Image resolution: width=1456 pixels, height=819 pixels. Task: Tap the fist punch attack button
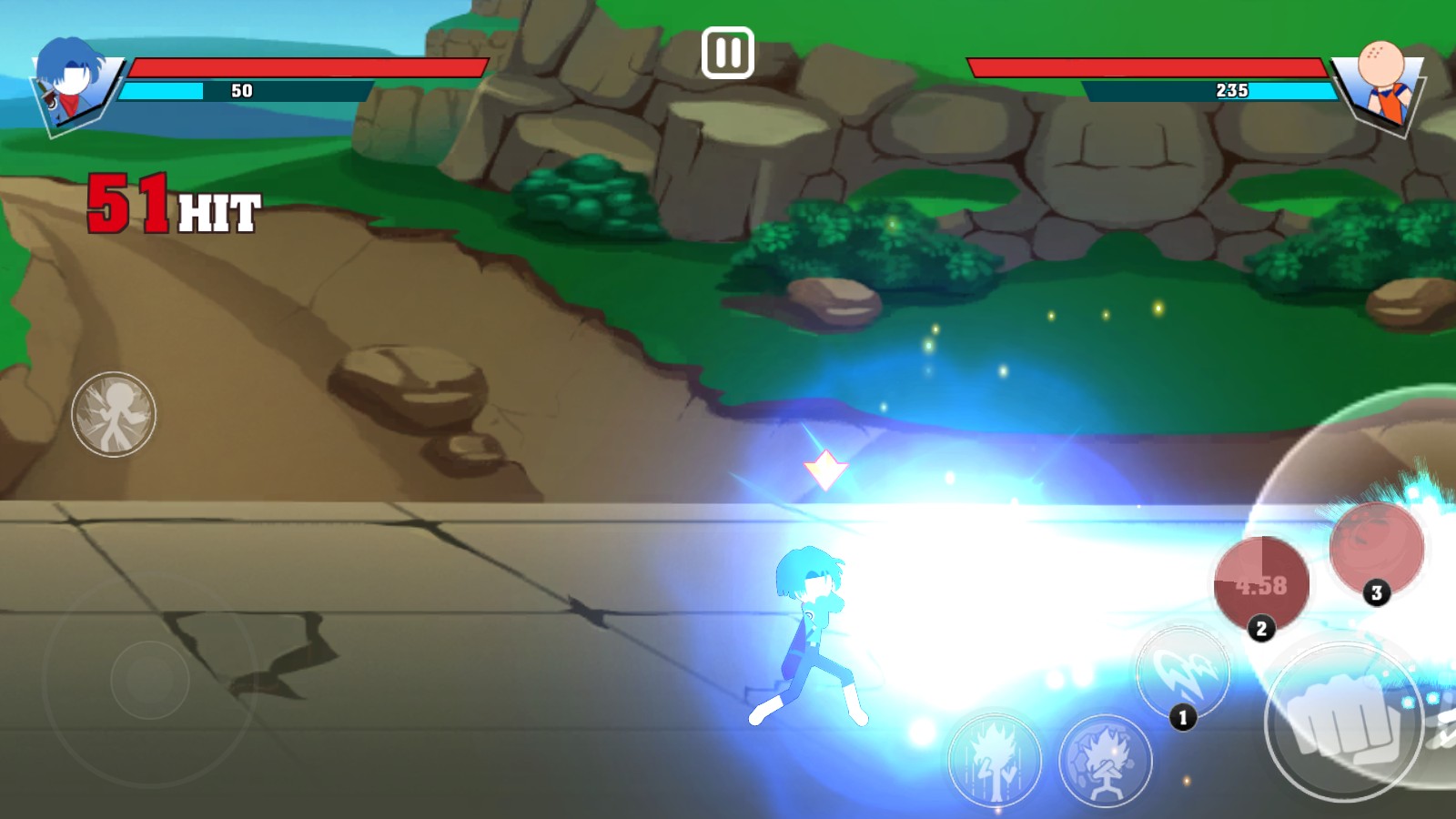1342,721
